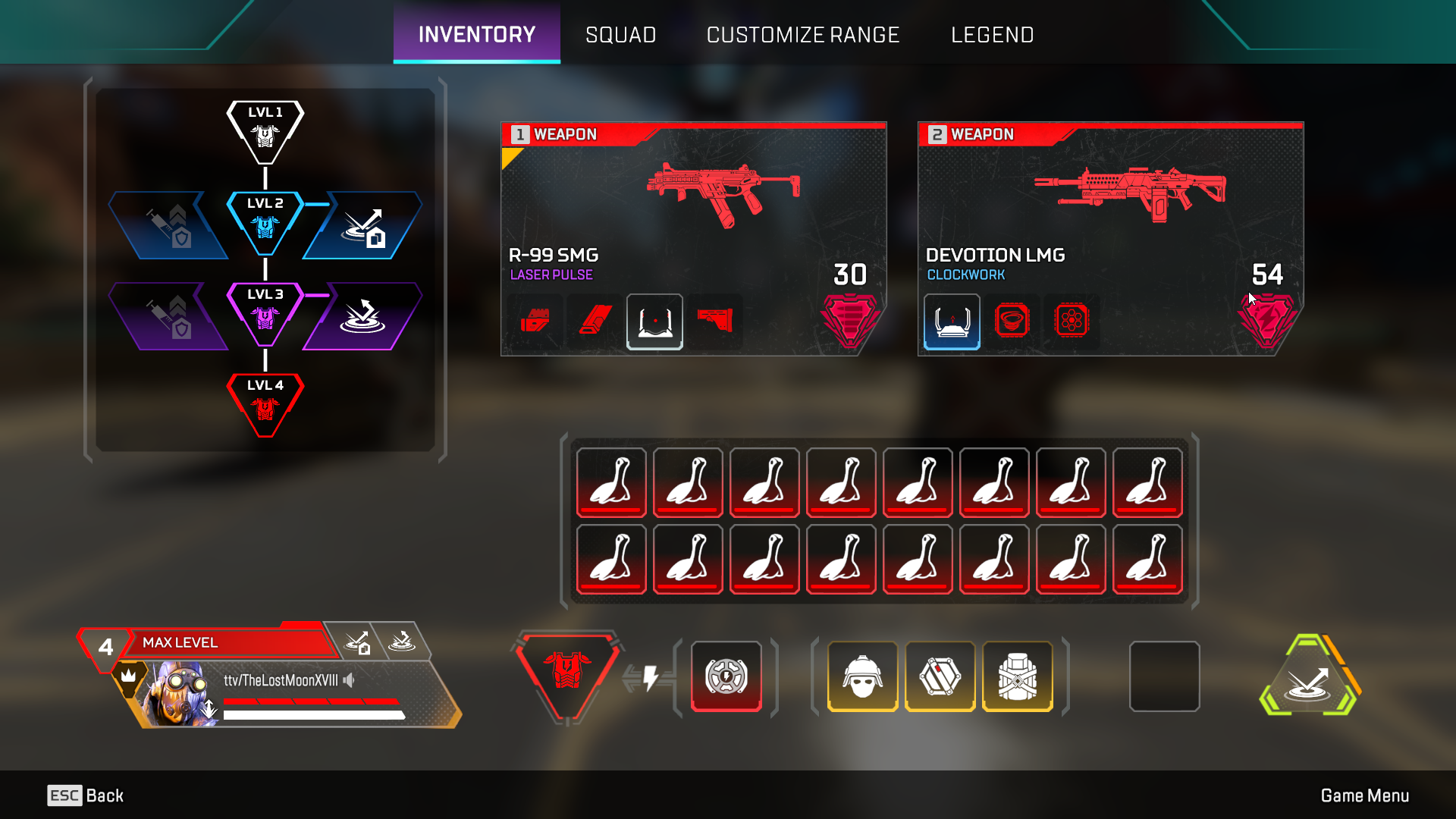
Task: Open the Game Menu
Action: pyautogui.click(x=1364, y=795)
